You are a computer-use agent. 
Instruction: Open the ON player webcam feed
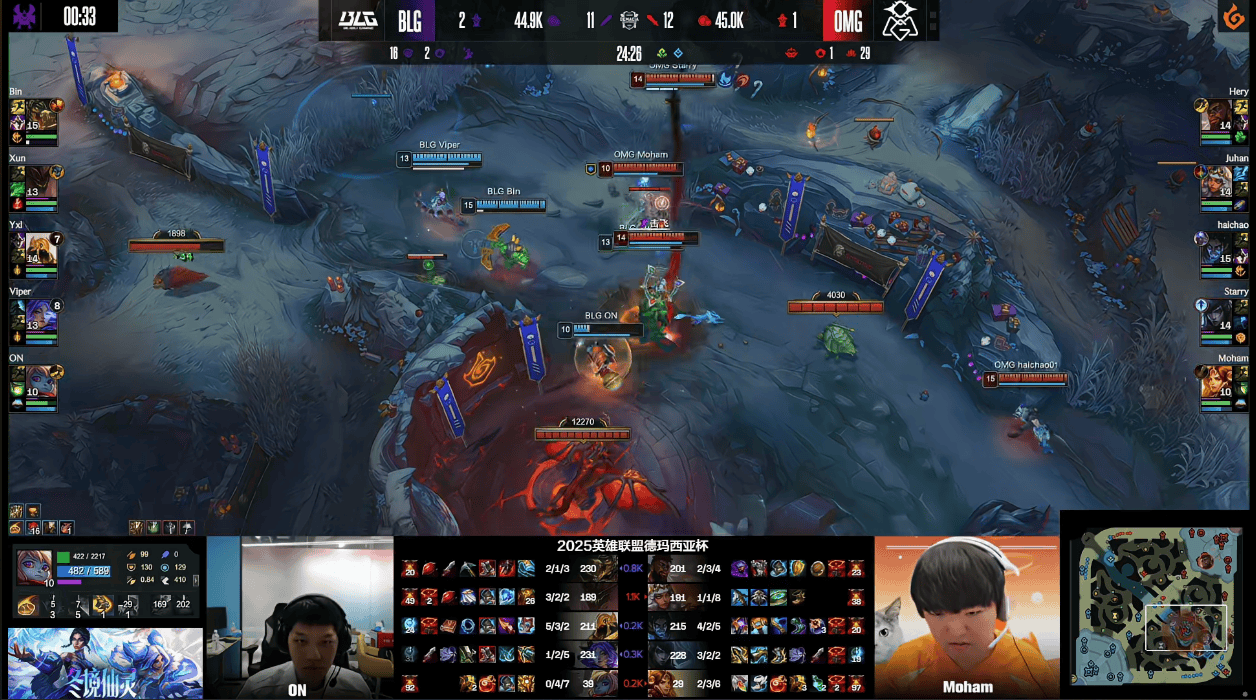(x=298, y=616)
